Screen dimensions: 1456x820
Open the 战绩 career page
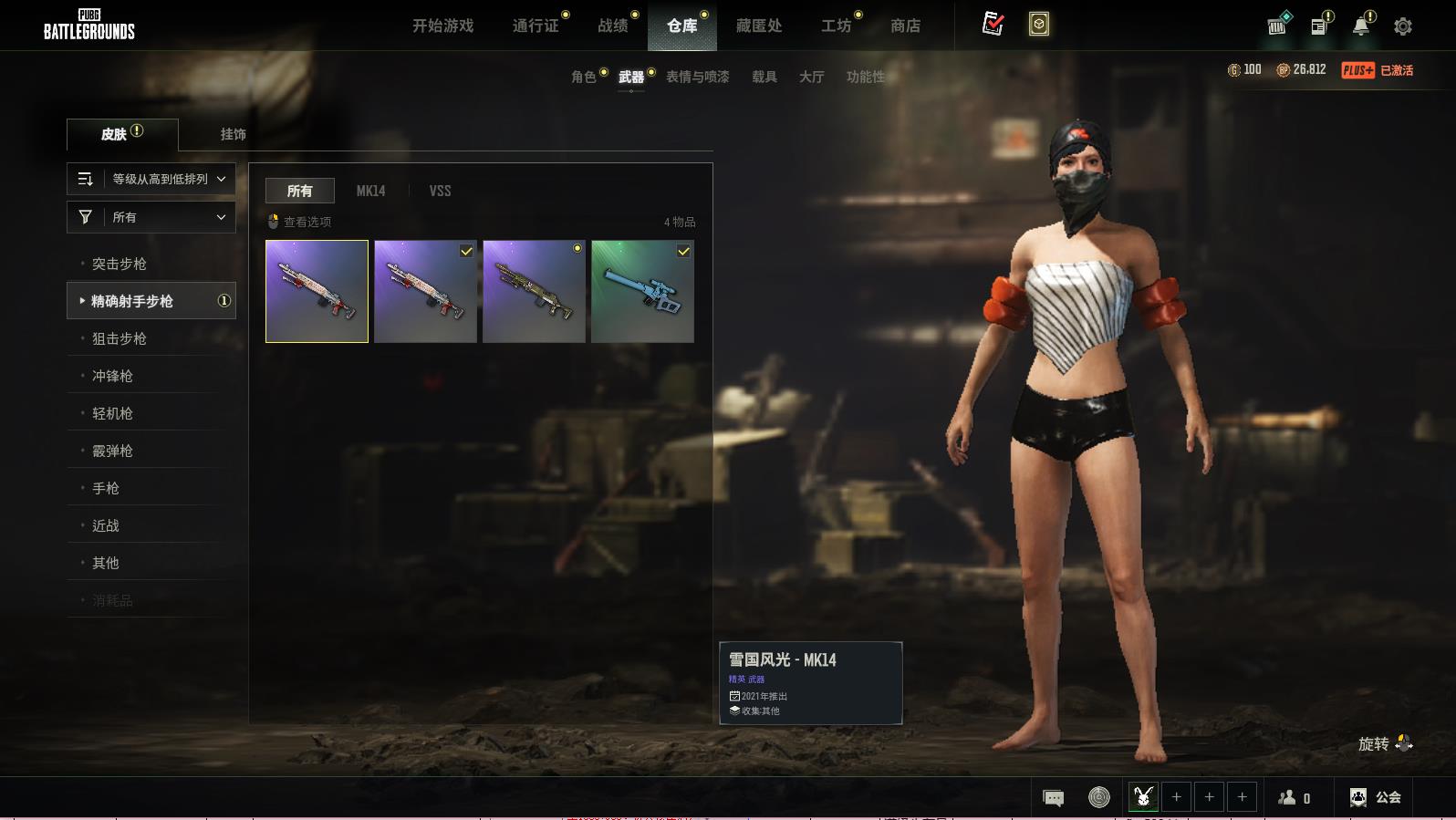(x=613, y=26)
